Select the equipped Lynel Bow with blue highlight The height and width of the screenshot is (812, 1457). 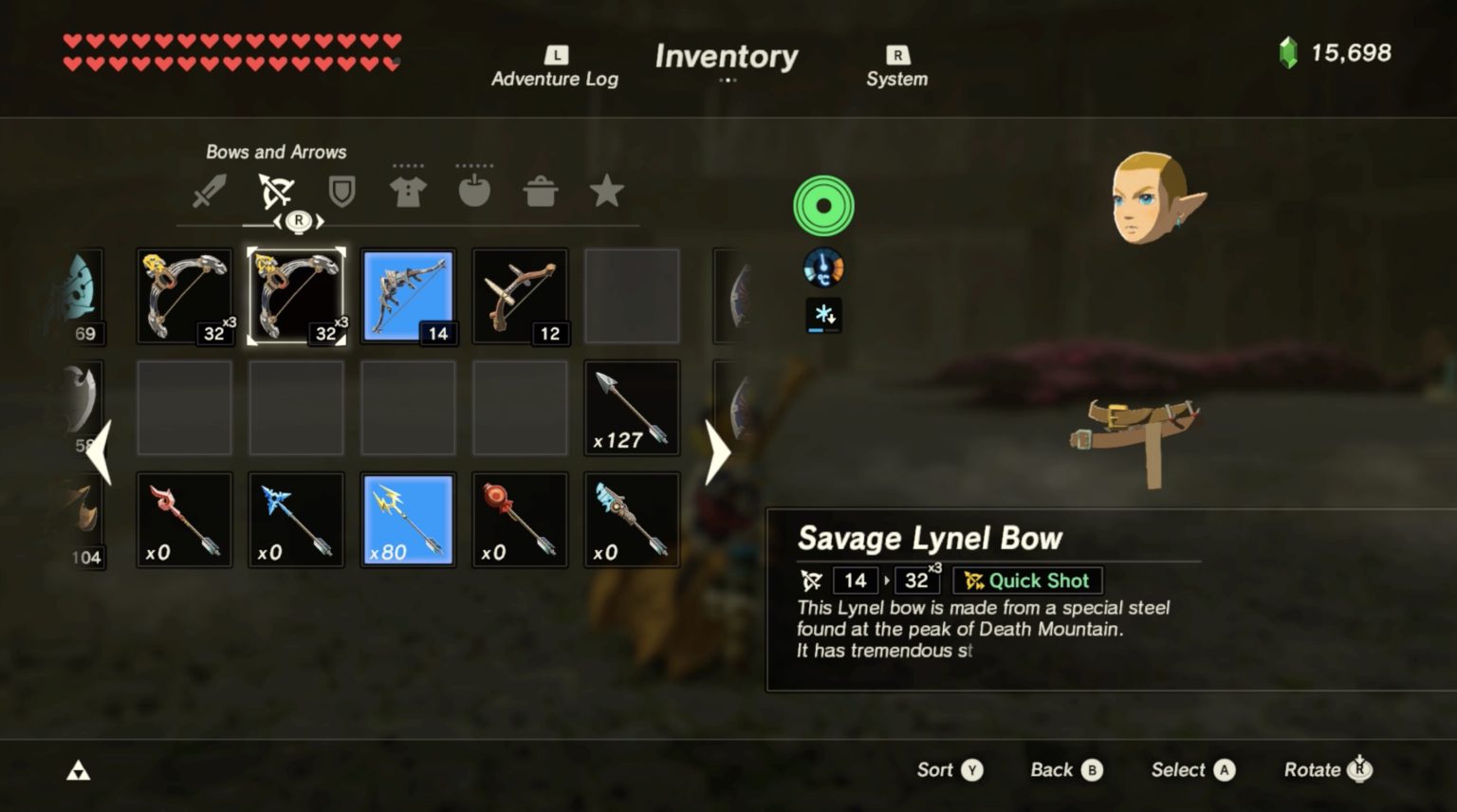(x=408, y=295)
